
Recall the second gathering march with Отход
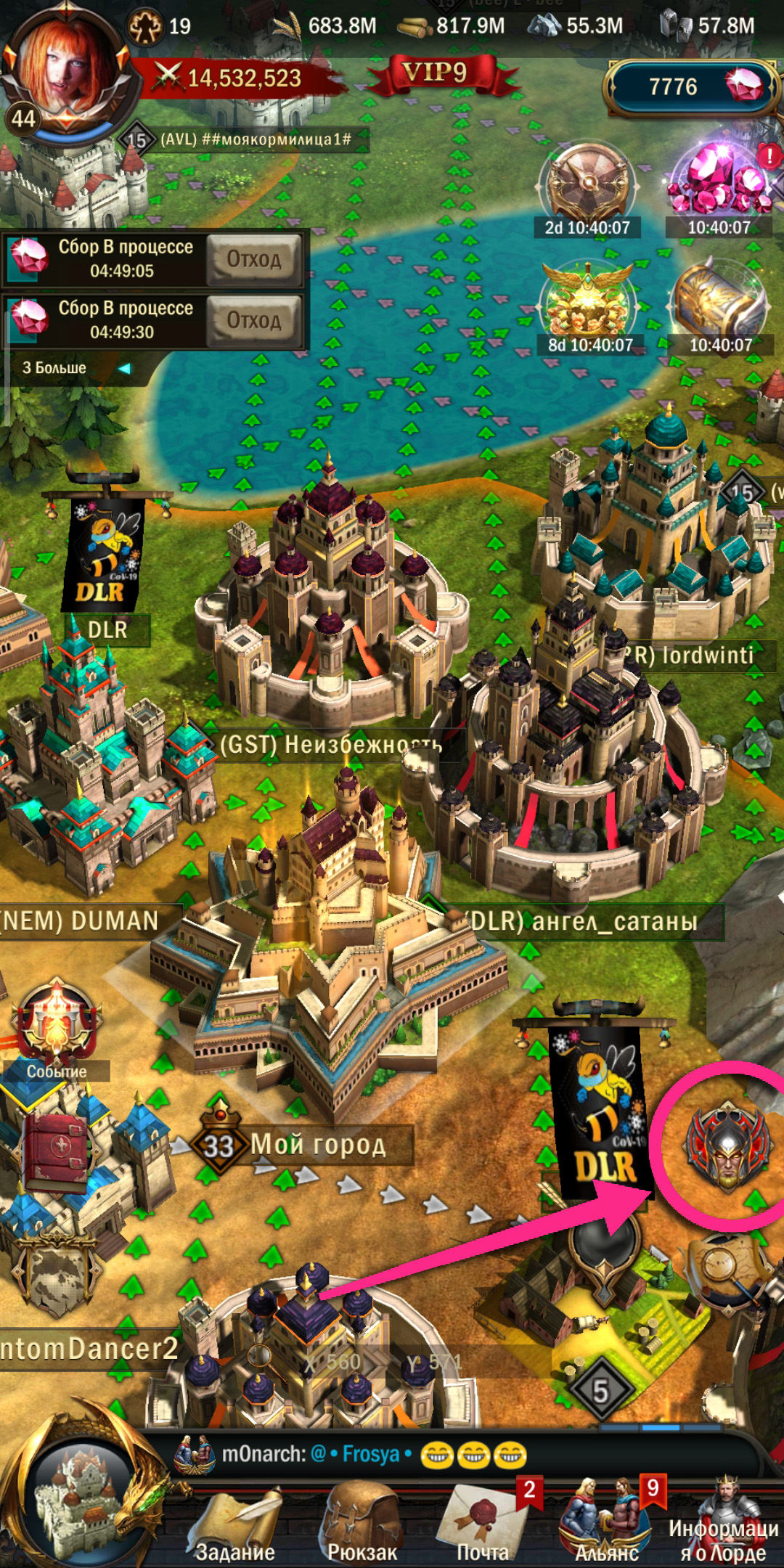(x=254, y=320)
